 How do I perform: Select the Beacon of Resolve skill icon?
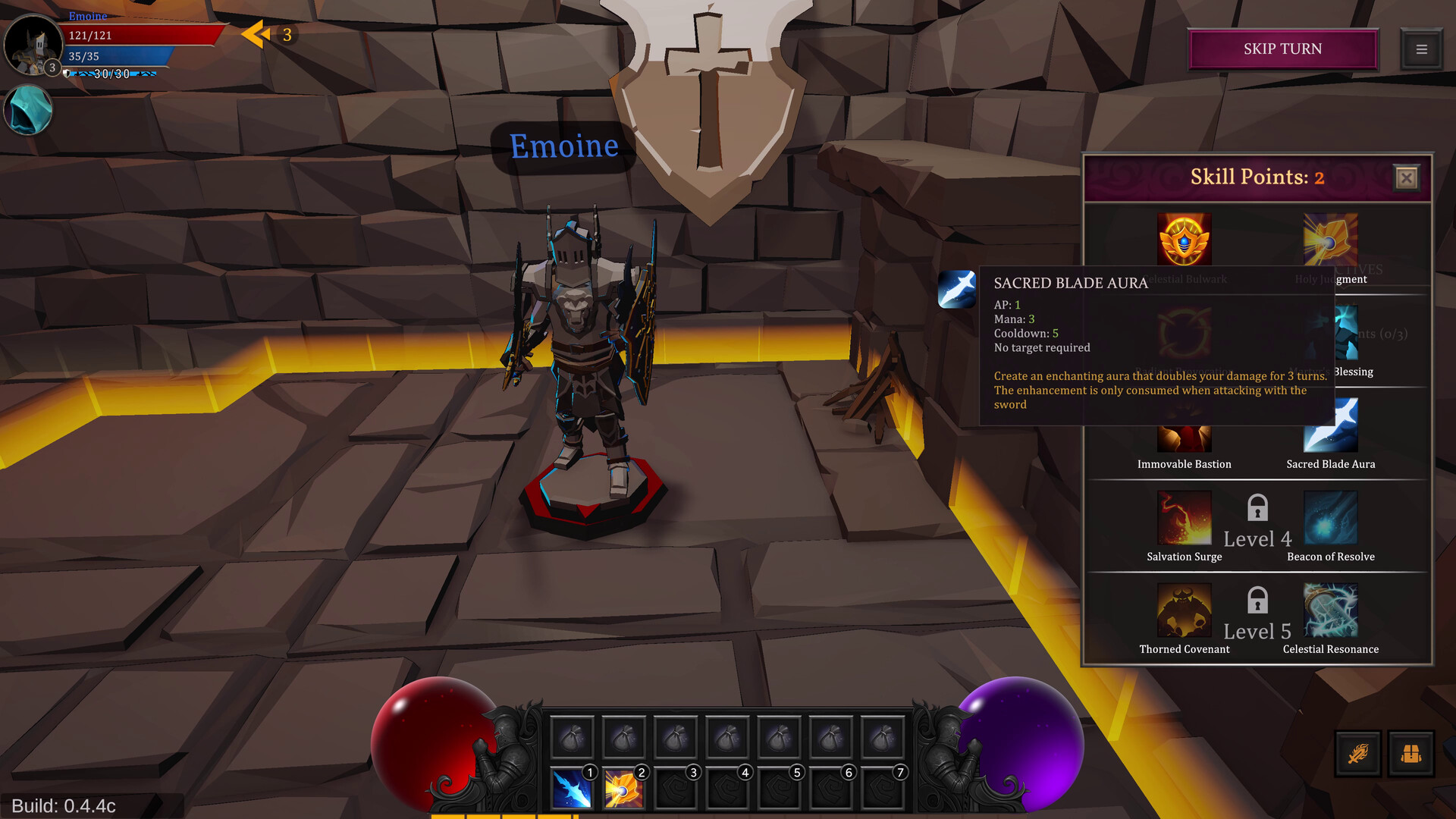[1330, 517]
